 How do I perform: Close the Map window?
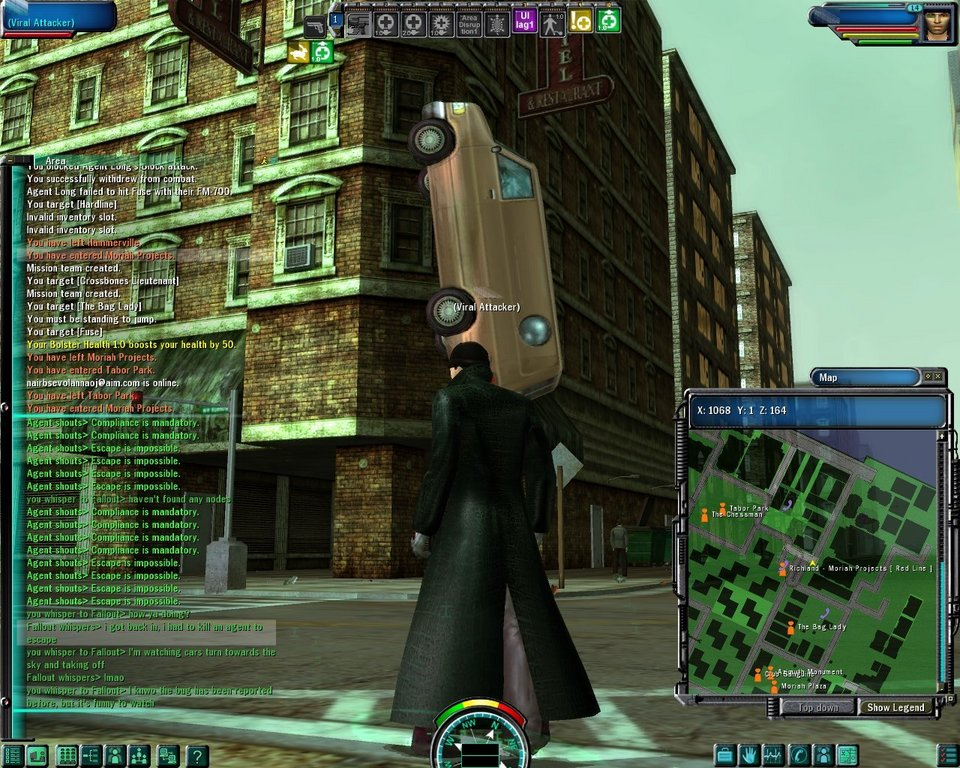point(939,376)
